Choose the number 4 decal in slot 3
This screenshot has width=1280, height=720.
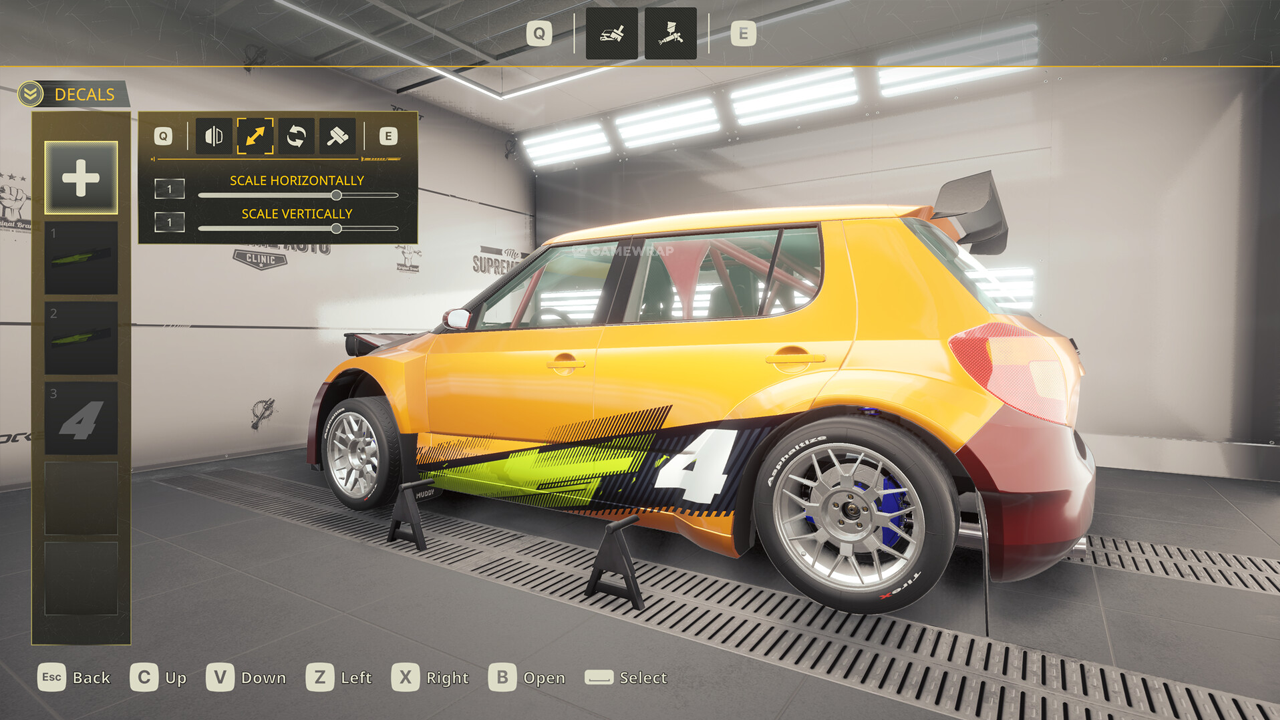click(x=81, y=418)
